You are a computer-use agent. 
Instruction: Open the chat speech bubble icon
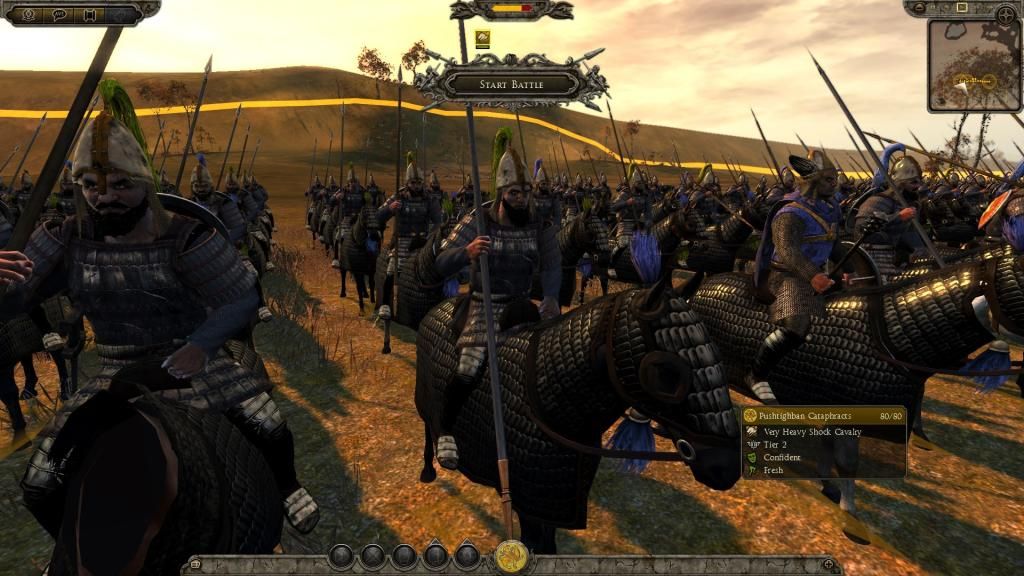click(60, 14)
